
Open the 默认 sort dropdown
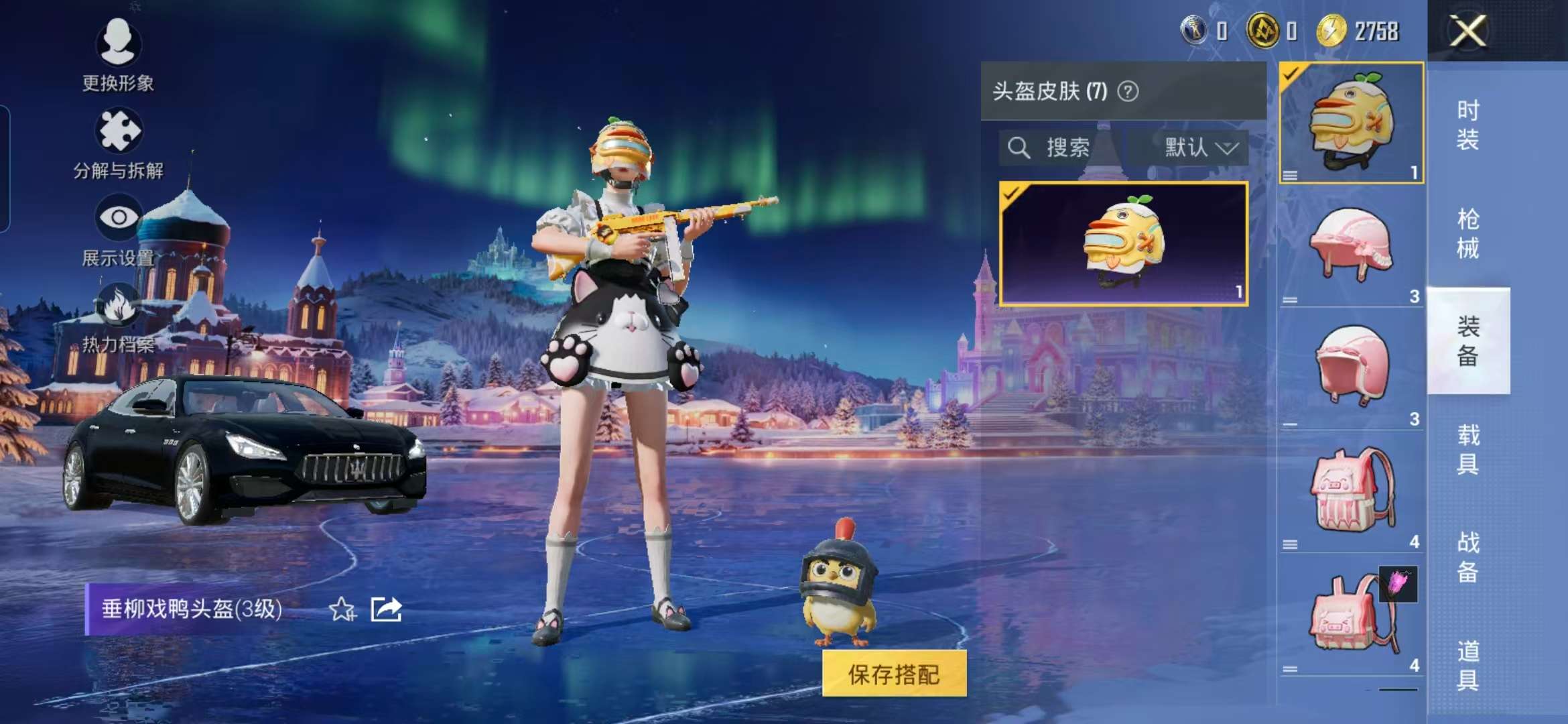coord(1199,147)
